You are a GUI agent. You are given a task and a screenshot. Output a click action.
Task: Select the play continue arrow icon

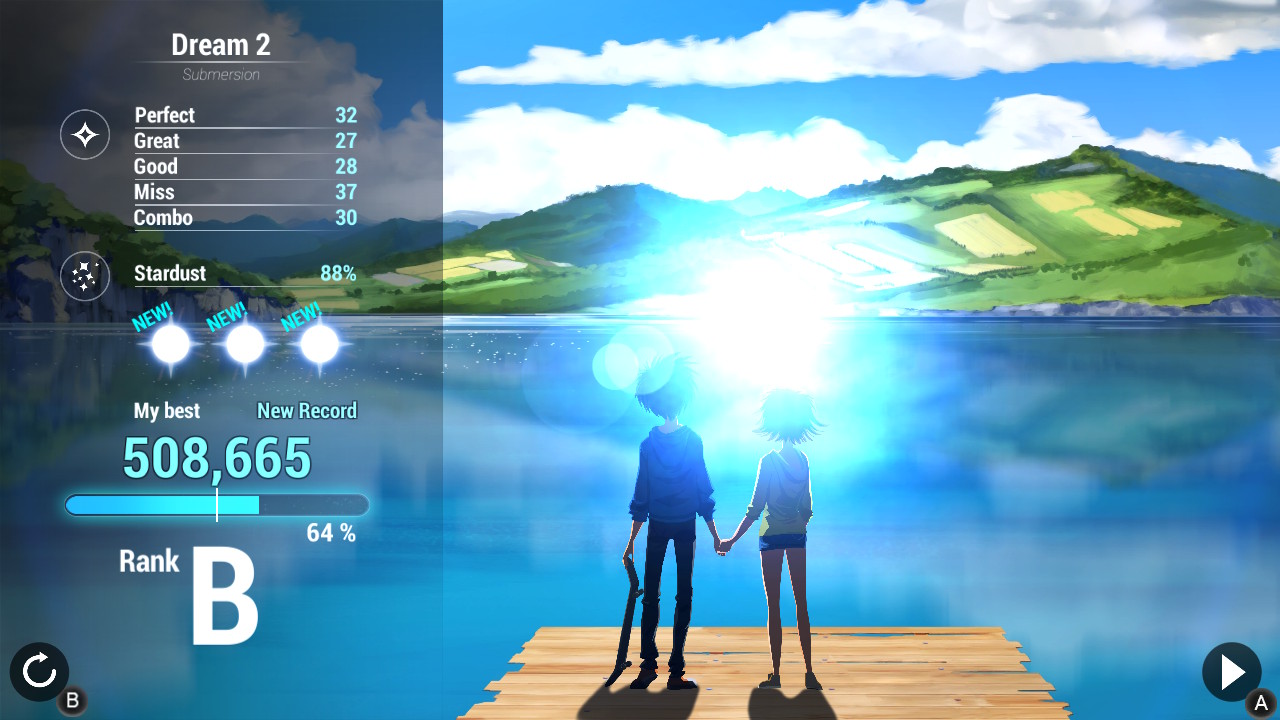tap(1231, 672)
